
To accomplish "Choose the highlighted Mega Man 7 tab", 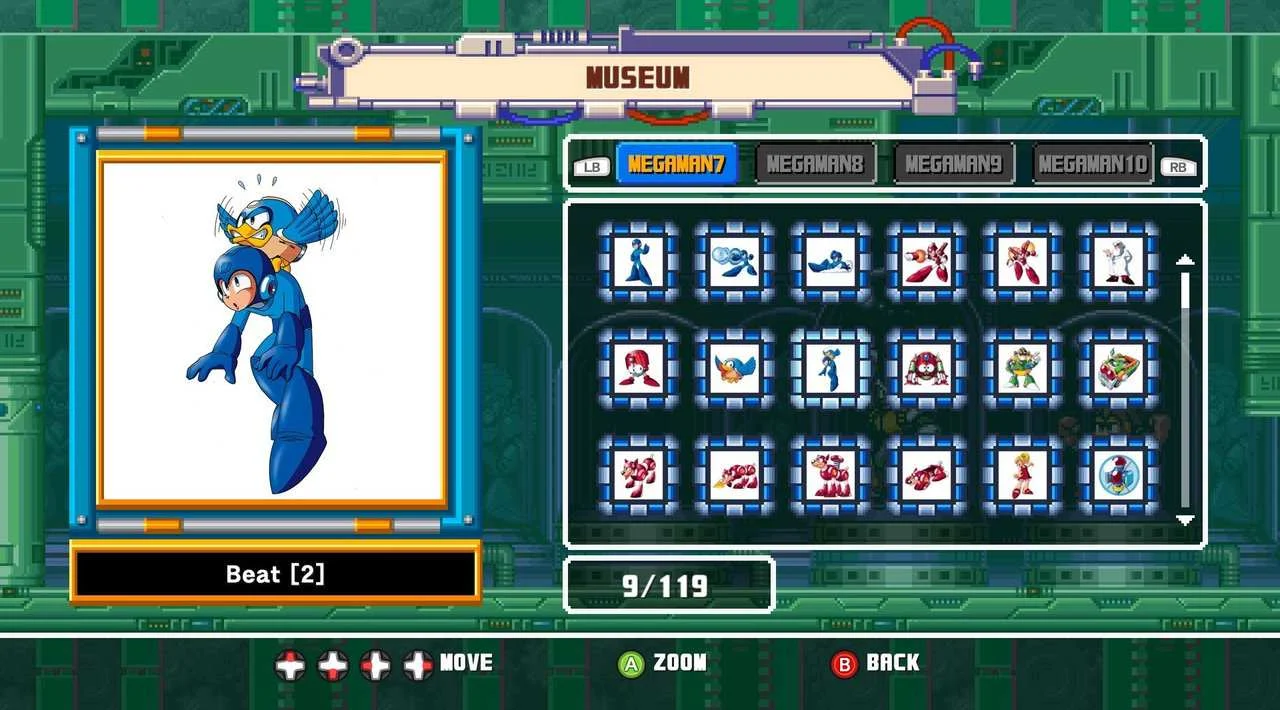I will tap(677, 164).
